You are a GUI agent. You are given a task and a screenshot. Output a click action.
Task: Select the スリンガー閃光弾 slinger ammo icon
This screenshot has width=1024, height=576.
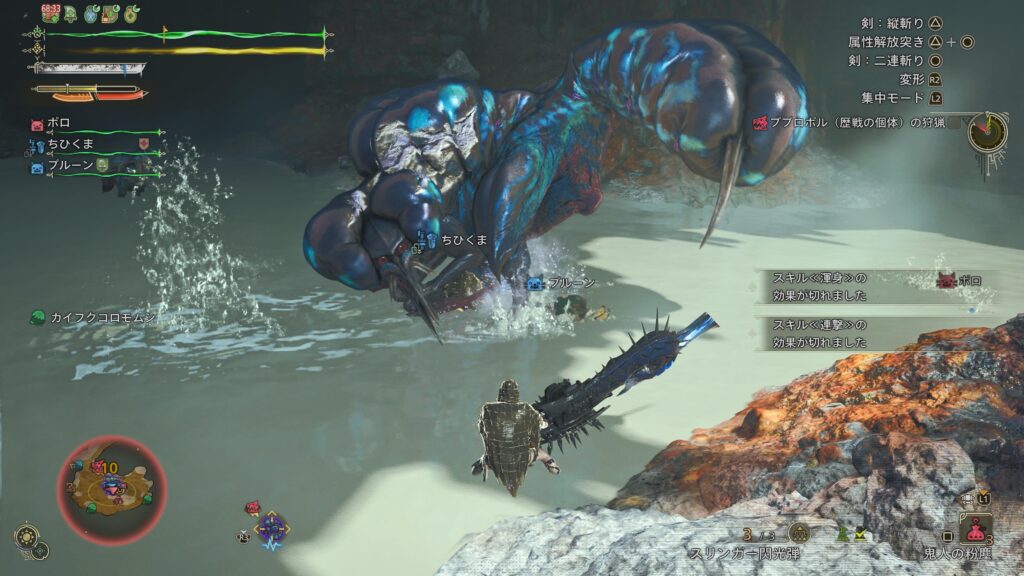click(x=798, y=533)
